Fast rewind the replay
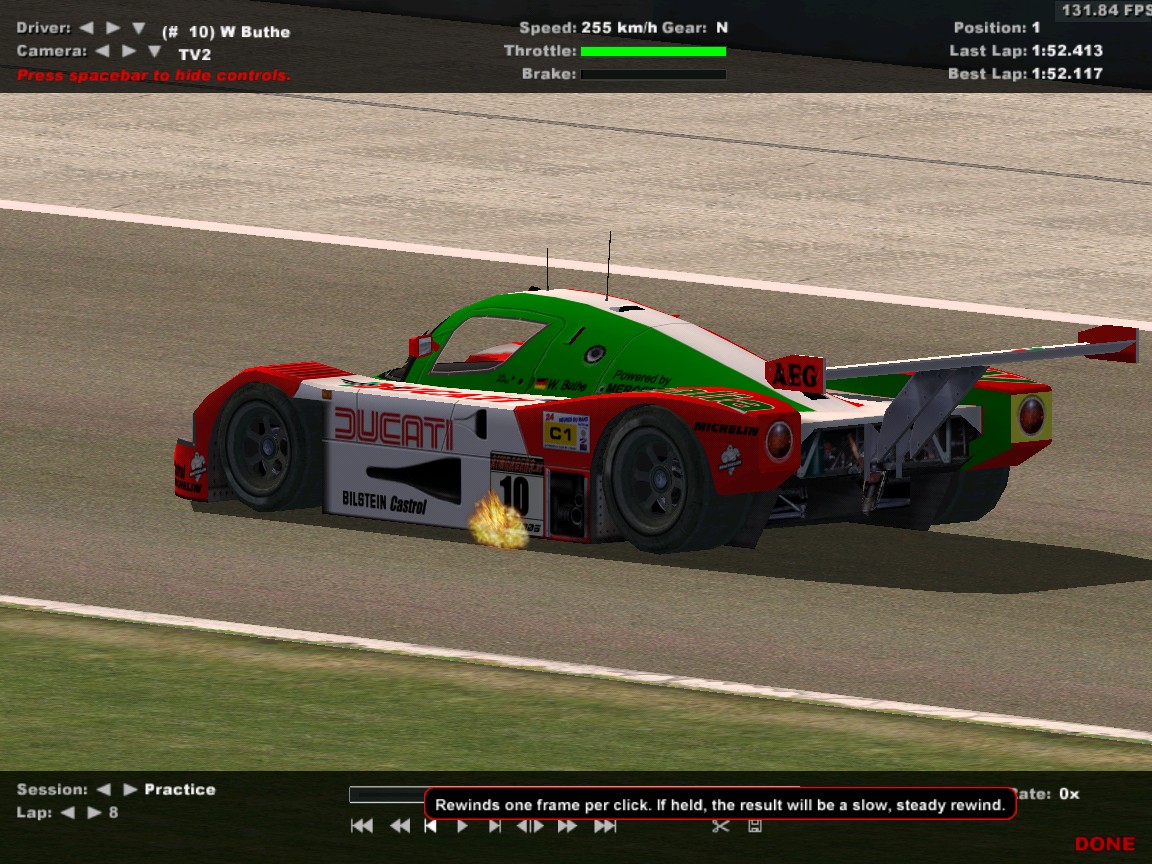The width and height of the screenshot is (1152, 864). [400, 826]
